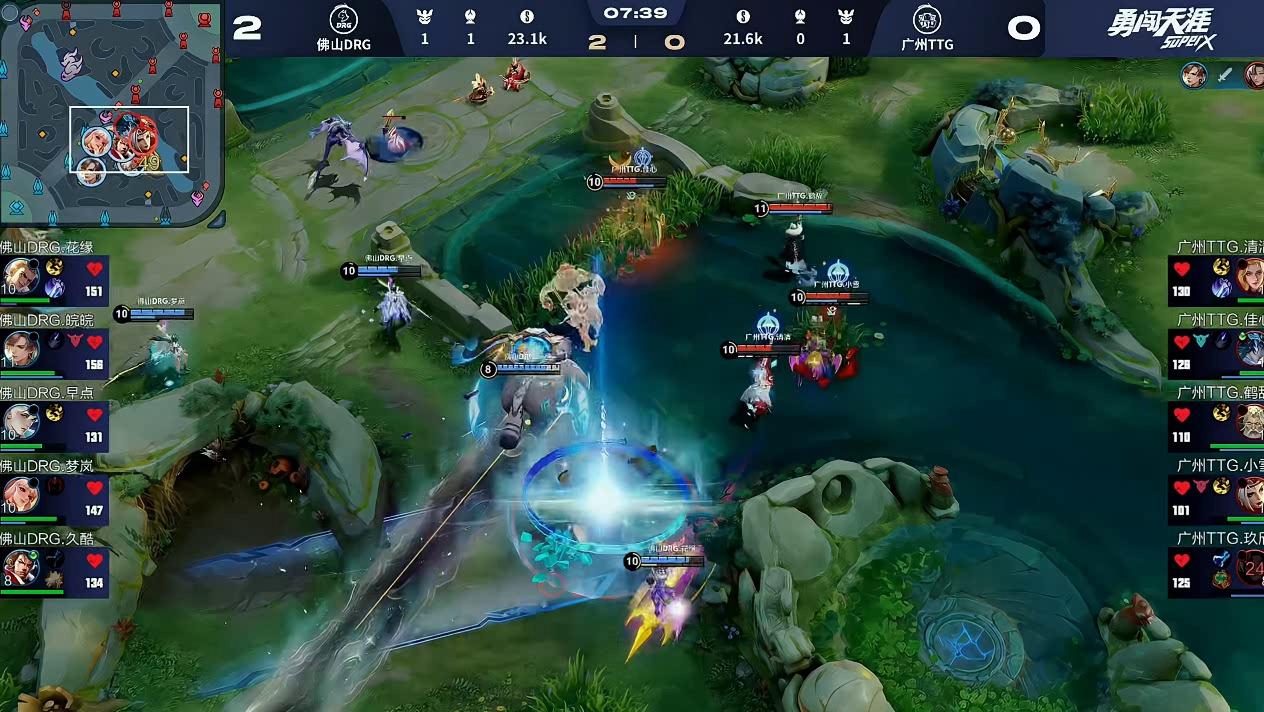Screen dimensions: 1264x712
Task: Click the minimap in the corner
Action: point(111,110)
